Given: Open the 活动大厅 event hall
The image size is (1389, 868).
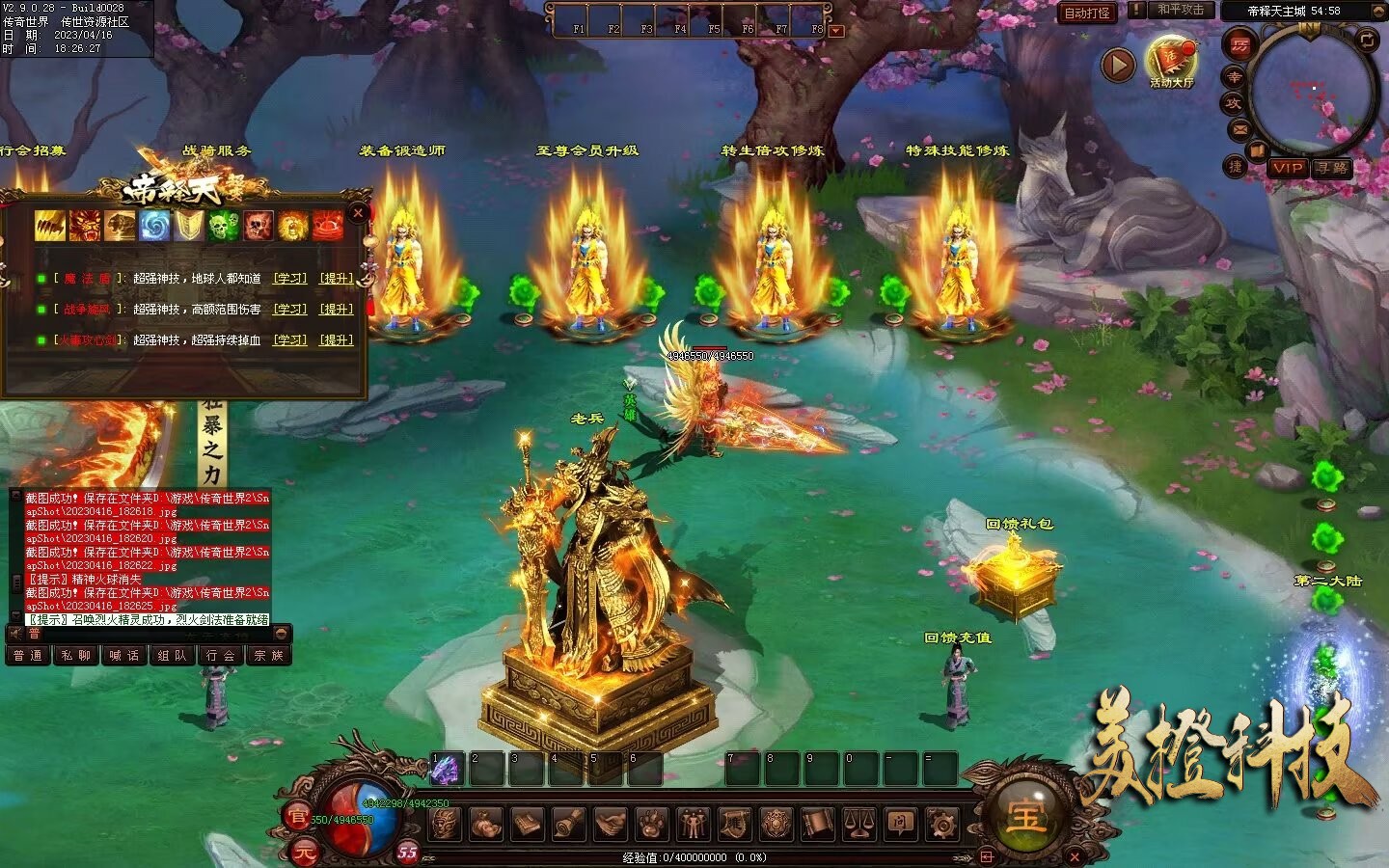Looking at the screenshot, I should tap(1171, 62).
